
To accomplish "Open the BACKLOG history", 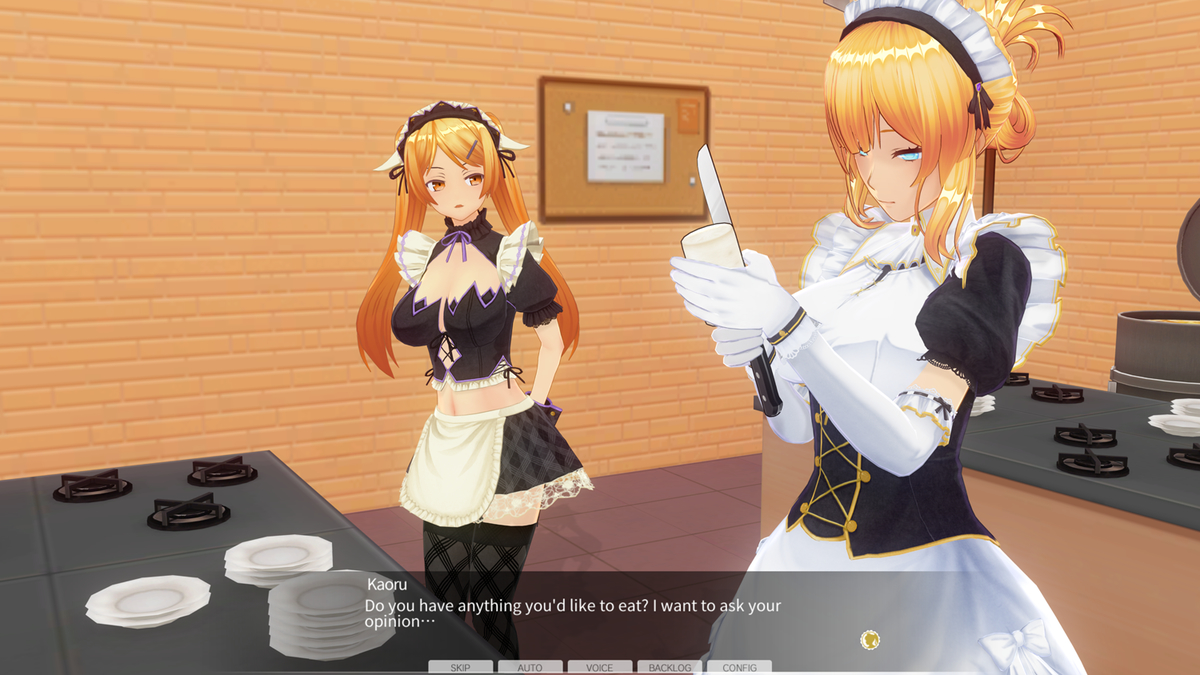I will [669, 667].
